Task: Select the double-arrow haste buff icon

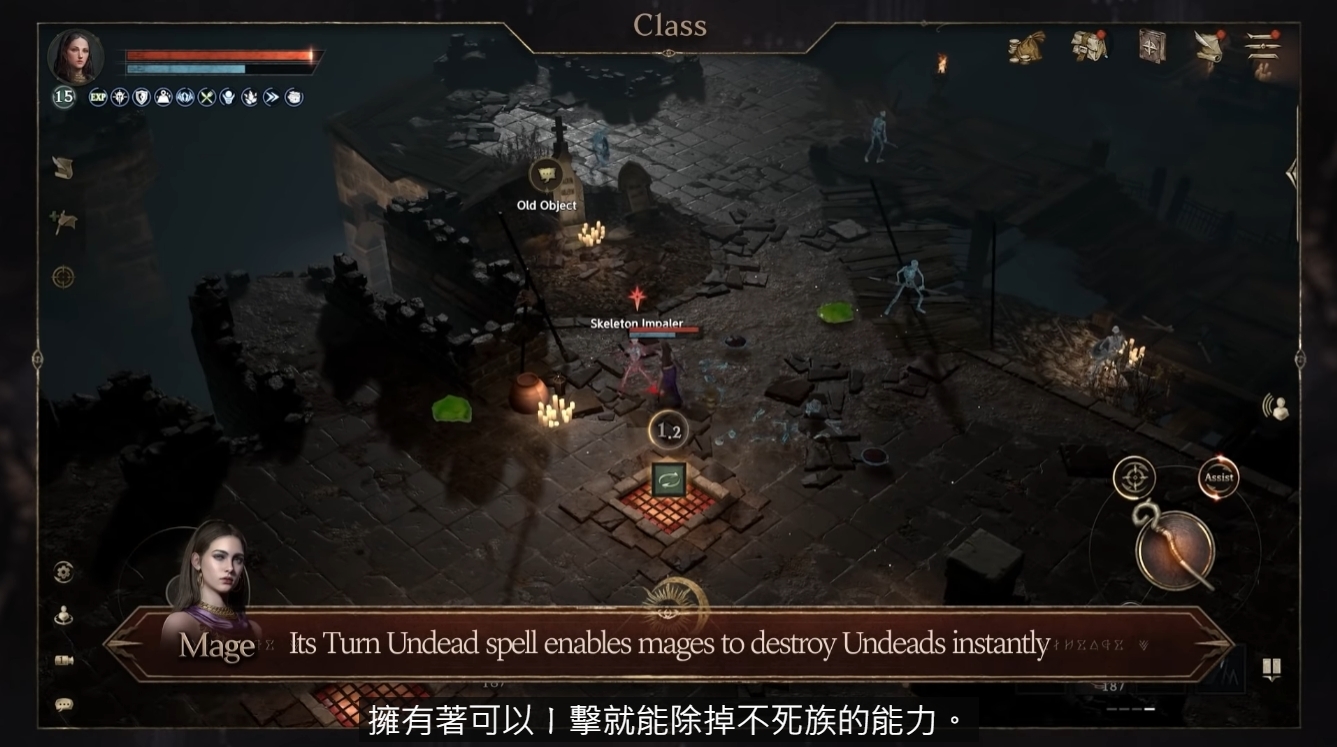Action: click(272, 97)
